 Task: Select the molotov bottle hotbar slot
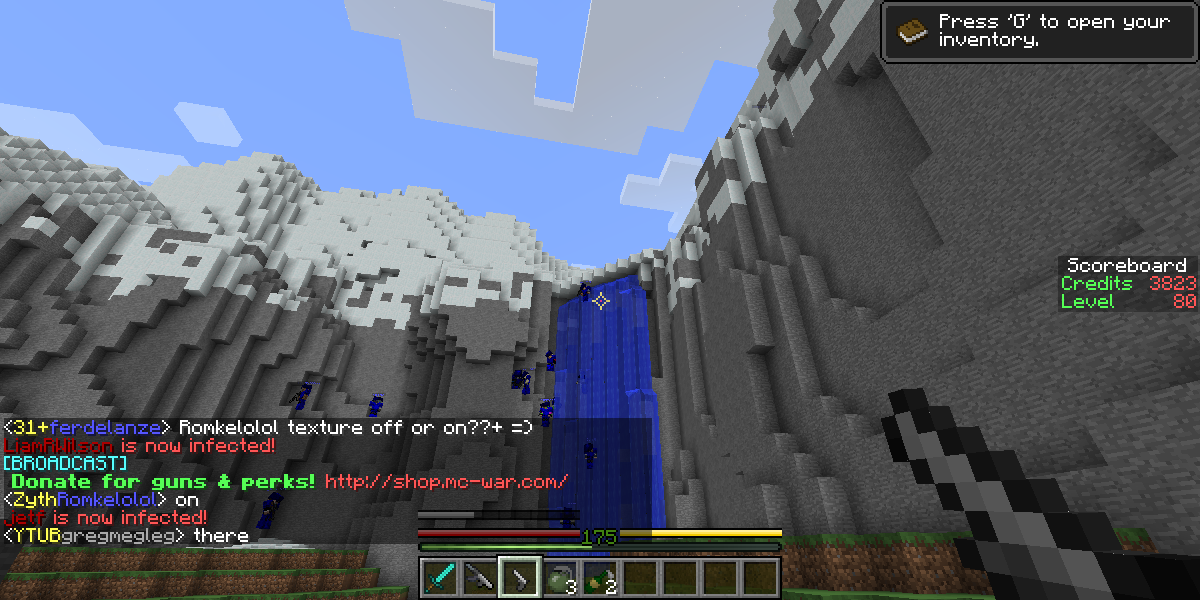(600, 577)
